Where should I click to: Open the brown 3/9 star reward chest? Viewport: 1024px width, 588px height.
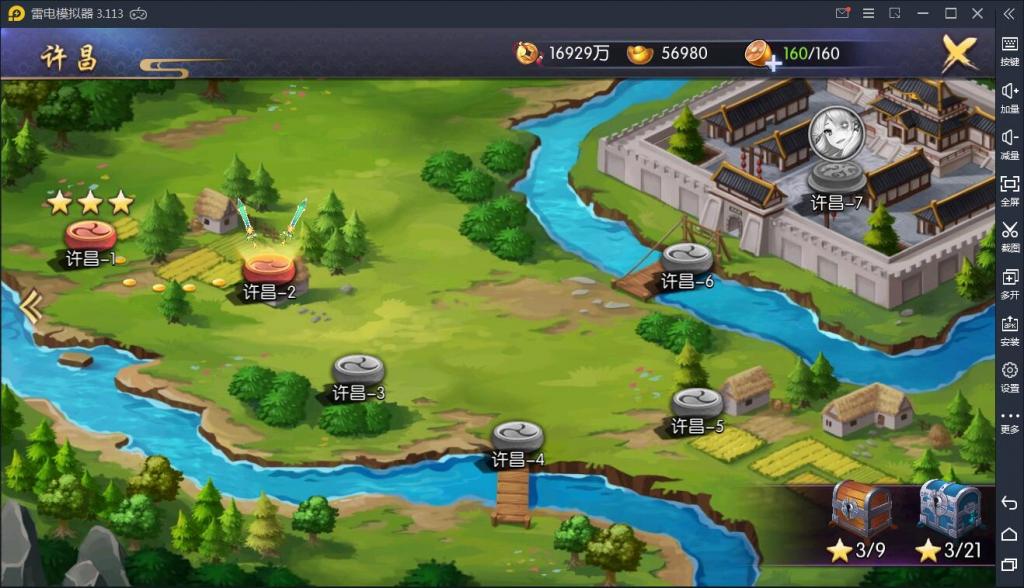(x=861, y=506)
